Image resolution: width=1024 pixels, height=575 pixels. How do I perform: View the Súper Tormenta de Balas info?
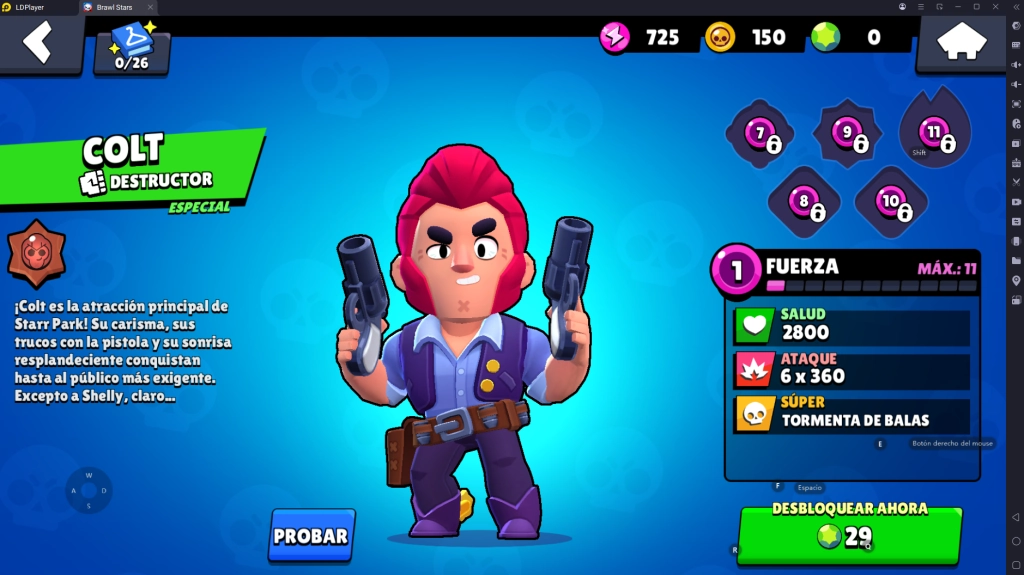852,414
